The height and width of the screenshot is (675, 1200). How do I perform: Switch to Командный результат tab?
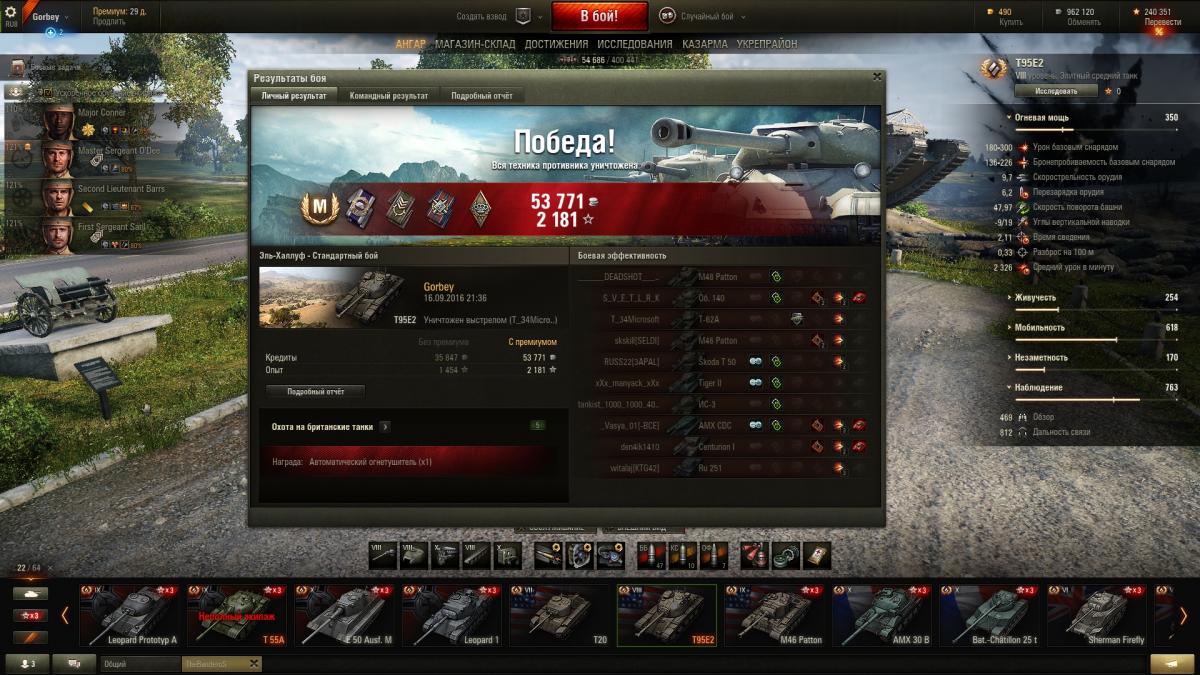387,96
